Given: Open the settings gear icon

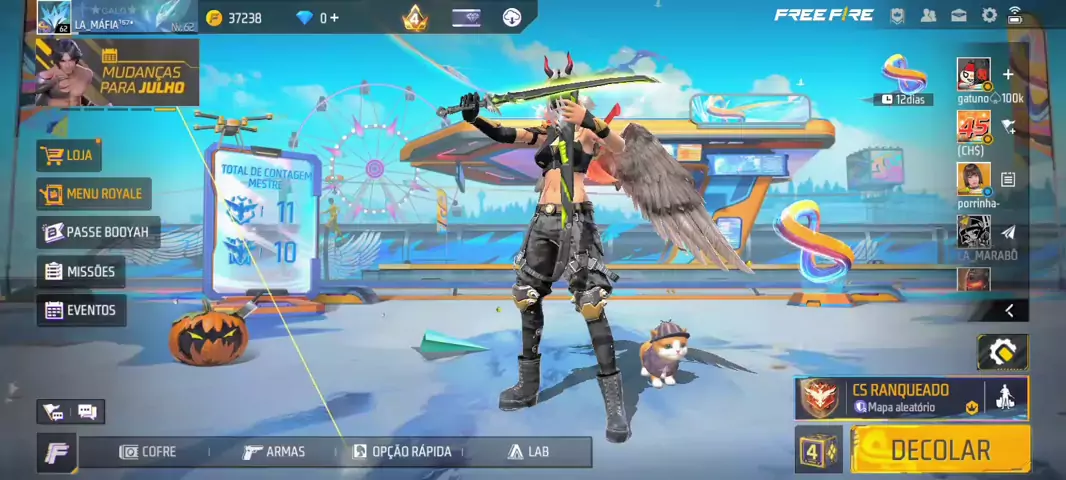Looking at the screenshot, I should click(x=989, y=15).
